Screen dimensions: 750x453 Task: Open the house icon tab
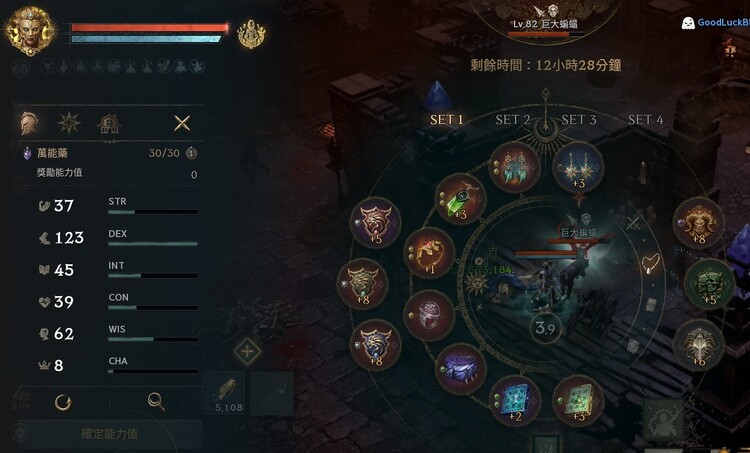108,123
